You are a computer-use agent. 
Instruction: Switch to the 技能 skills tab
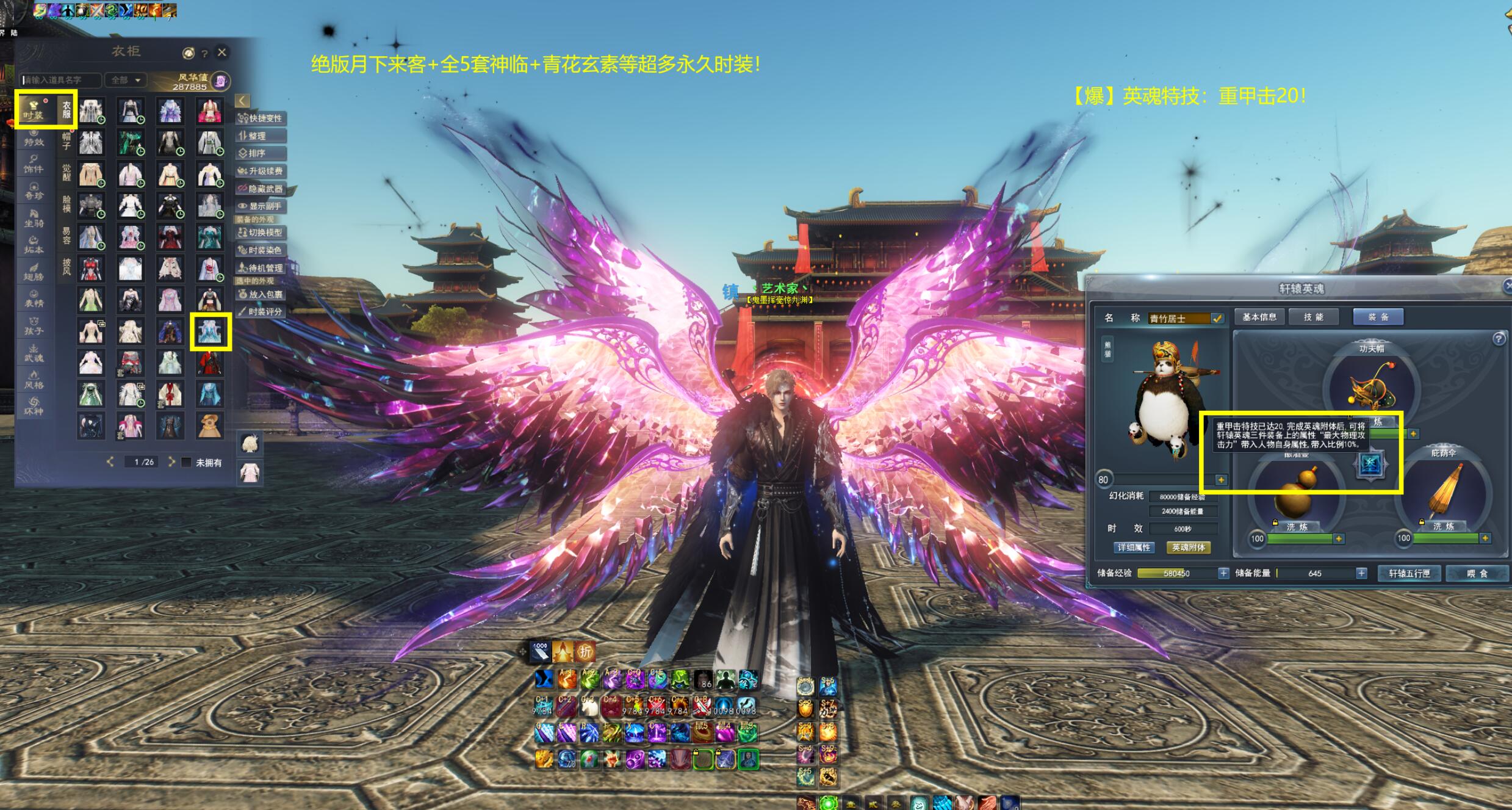coord(1314,317)
